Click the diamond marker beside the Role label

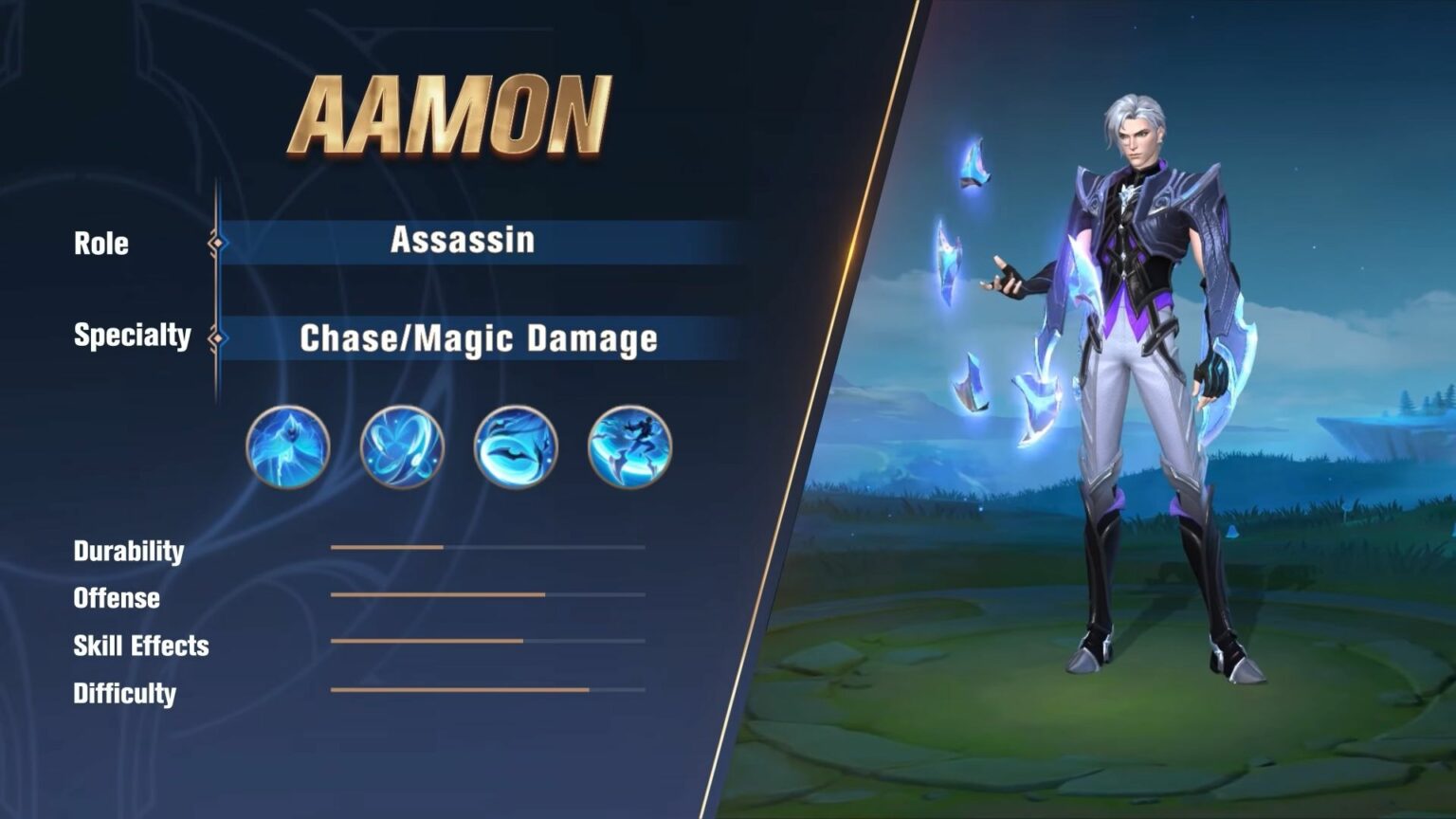tap(220, 244)
